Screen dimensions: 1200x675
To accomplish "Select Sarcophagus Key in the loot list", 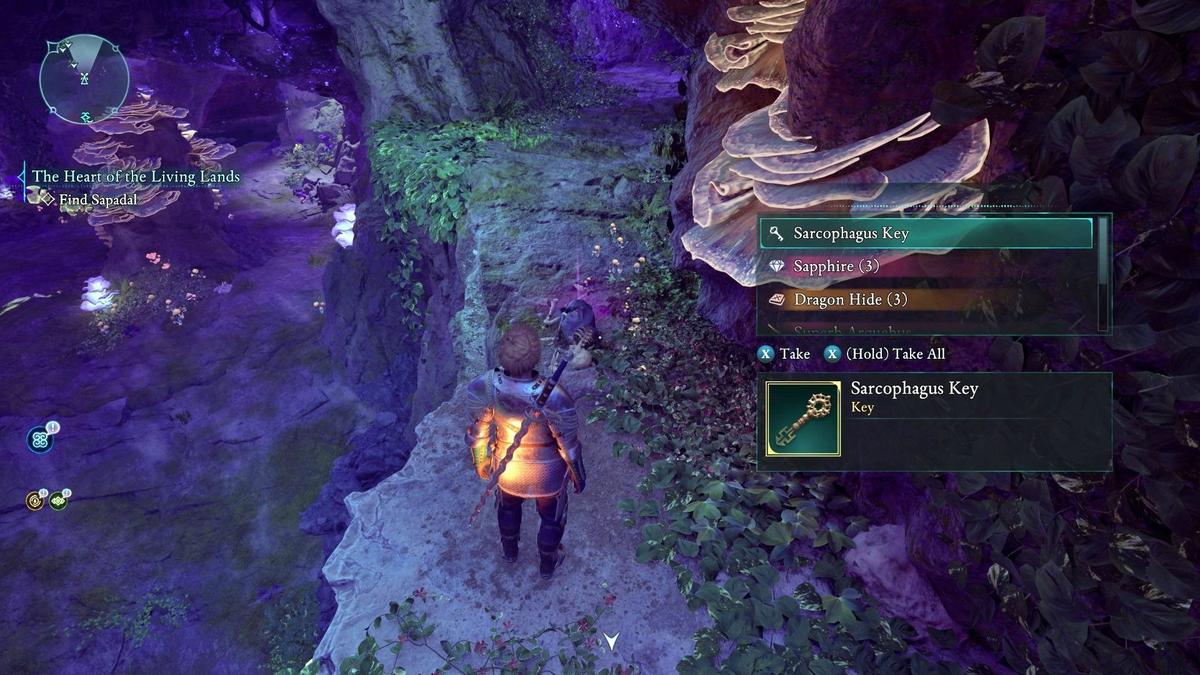I will click(925, 233).
